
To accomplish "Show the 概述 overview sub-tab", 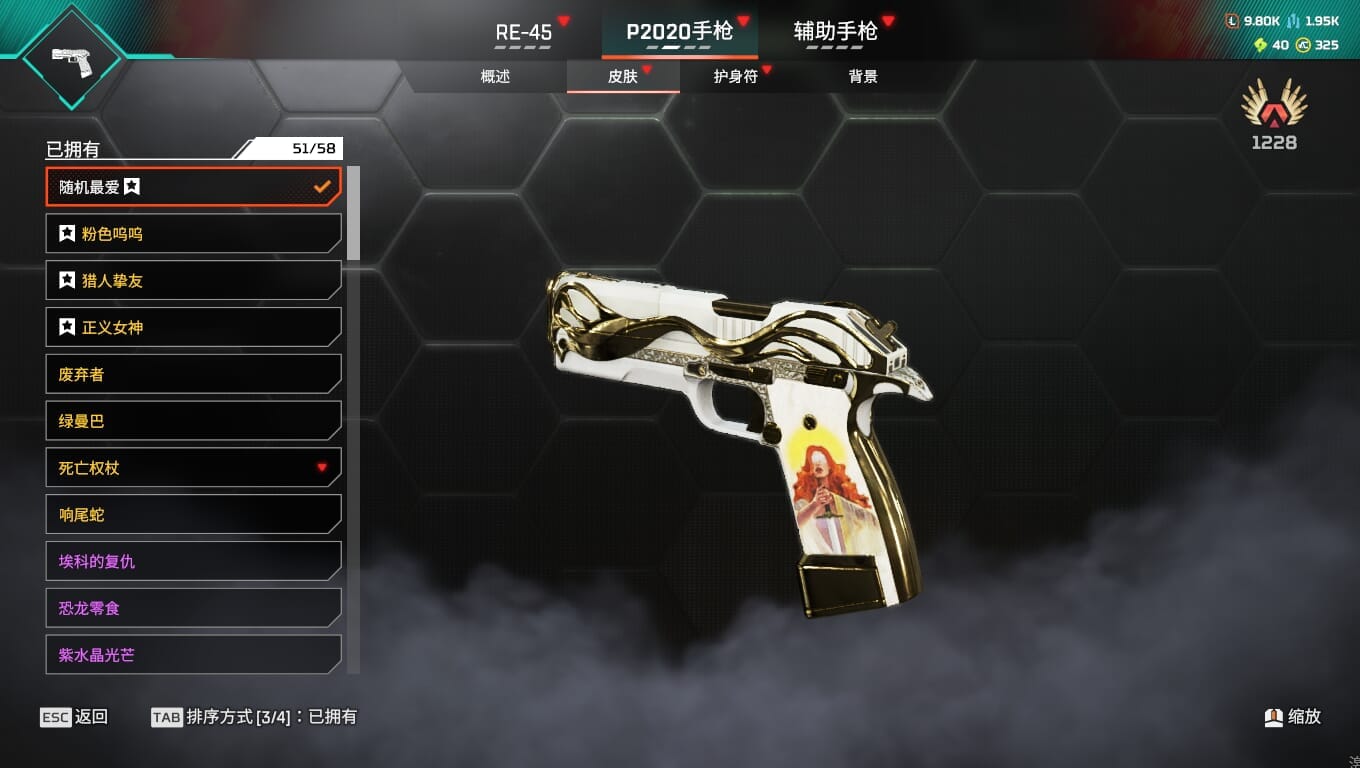I will pos(495,77).
